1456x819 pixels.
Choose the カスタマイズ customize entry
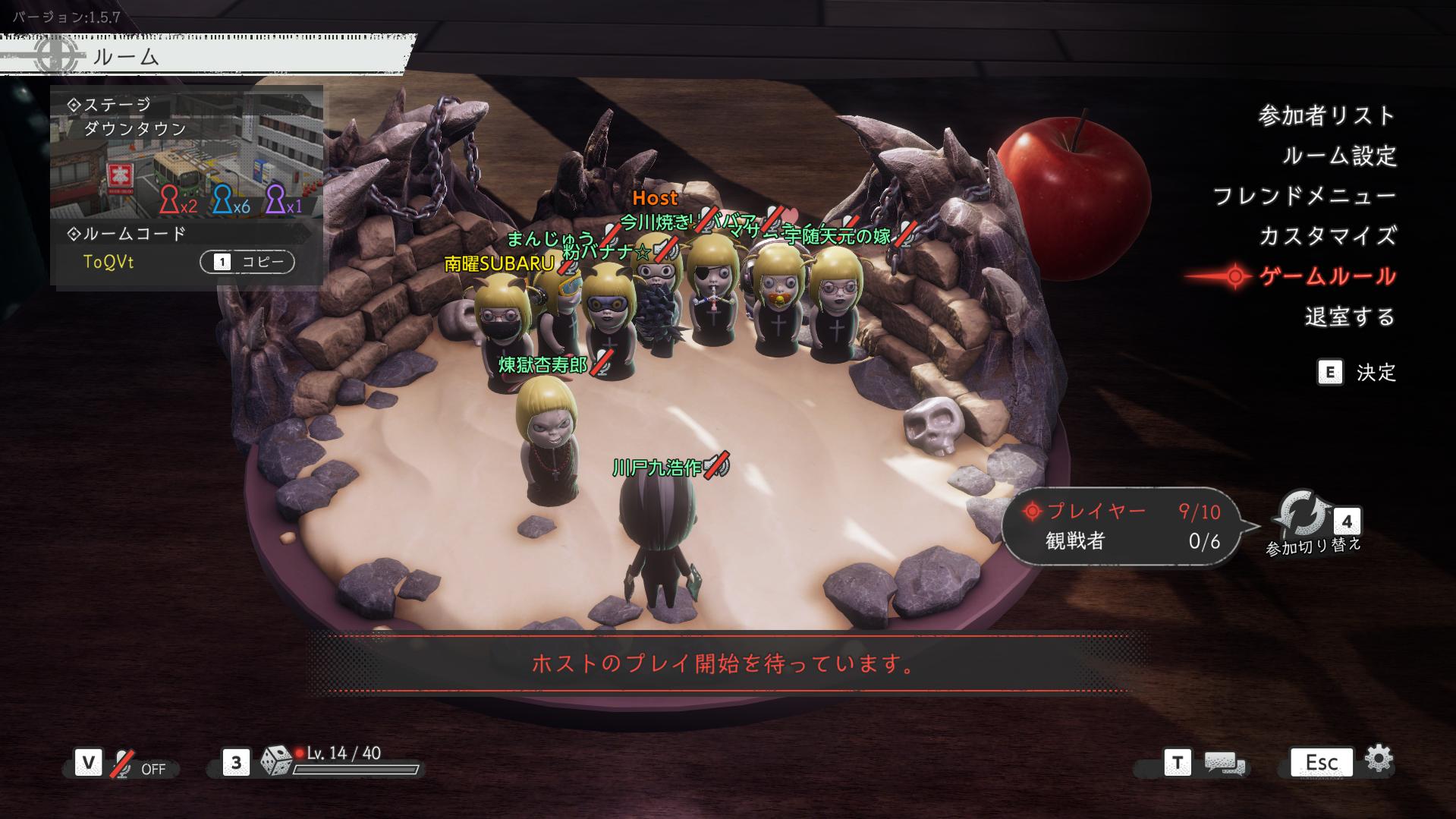coord(1327,236)
